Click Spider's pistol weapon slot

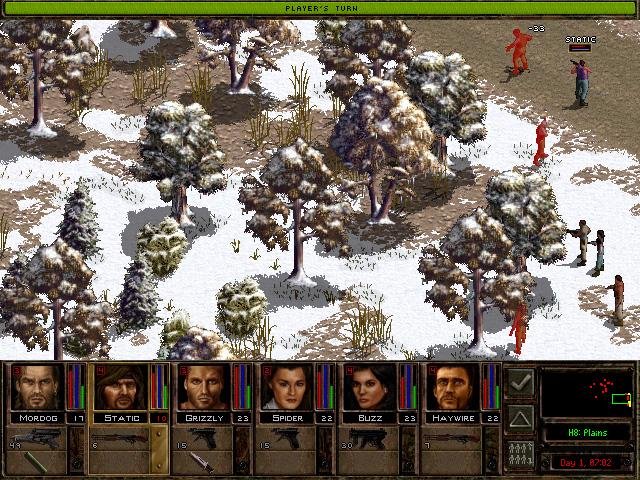click(x=287, y=437)
